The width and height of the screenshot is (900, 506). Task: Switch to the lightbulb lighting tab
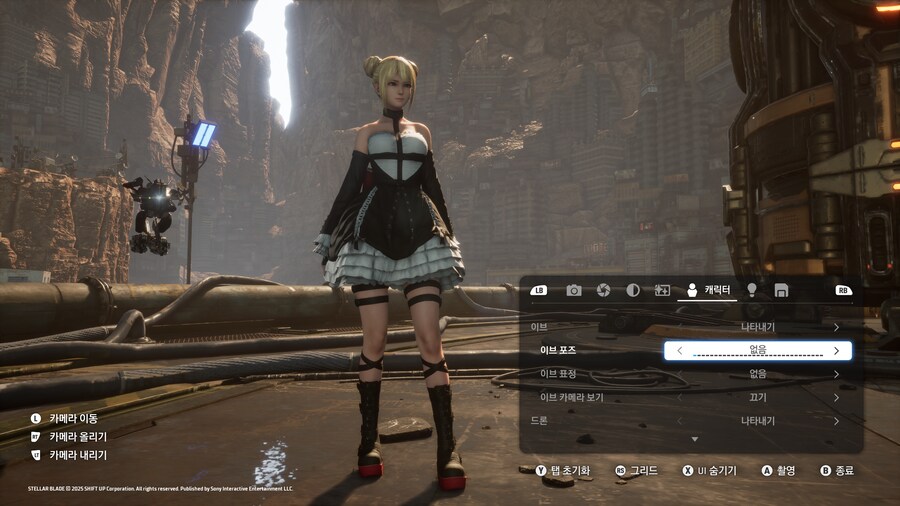point(752,290)
